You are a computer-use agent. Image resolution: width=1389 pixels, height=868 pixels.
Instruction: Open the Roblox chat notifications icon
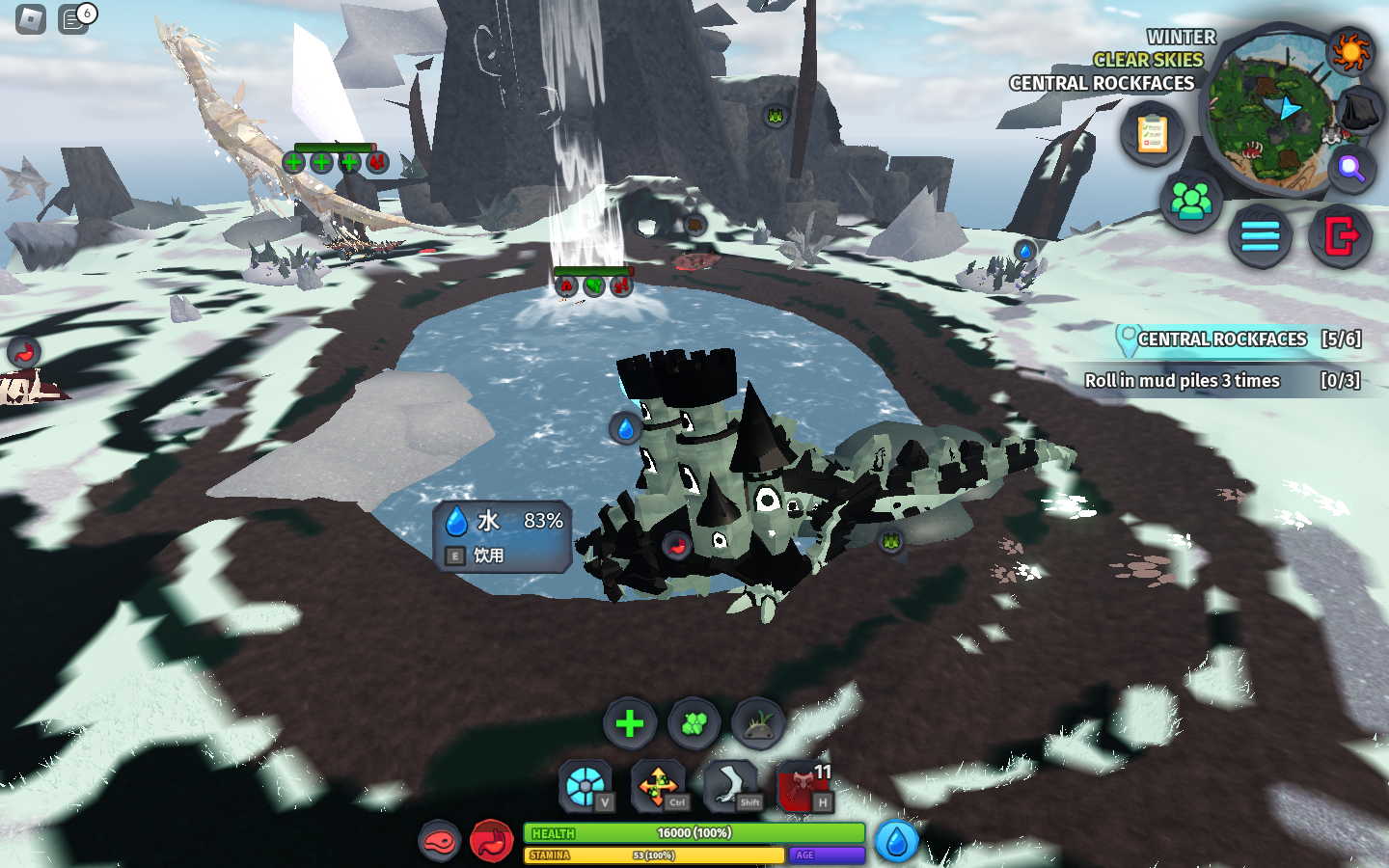74,19
